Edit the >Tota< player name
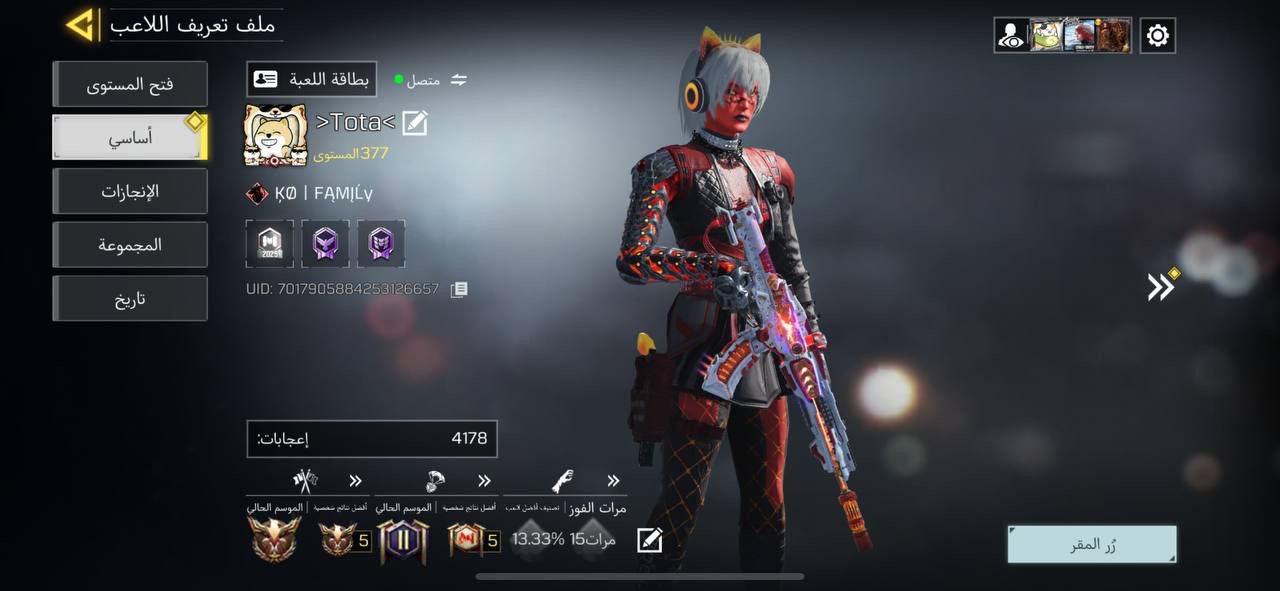The width and height of the screenshot is (1280, 591). [x=415, y=123]
